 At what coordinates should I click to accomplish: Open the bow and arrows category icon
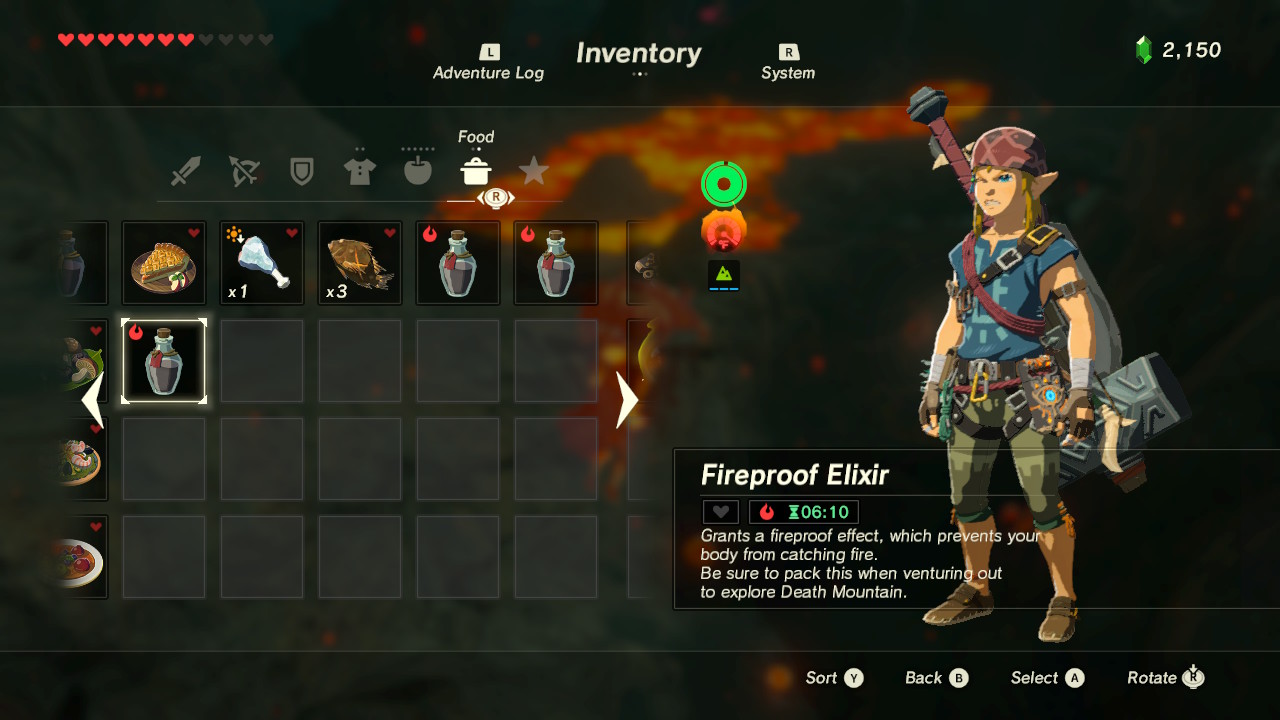(x=243, y=170)
